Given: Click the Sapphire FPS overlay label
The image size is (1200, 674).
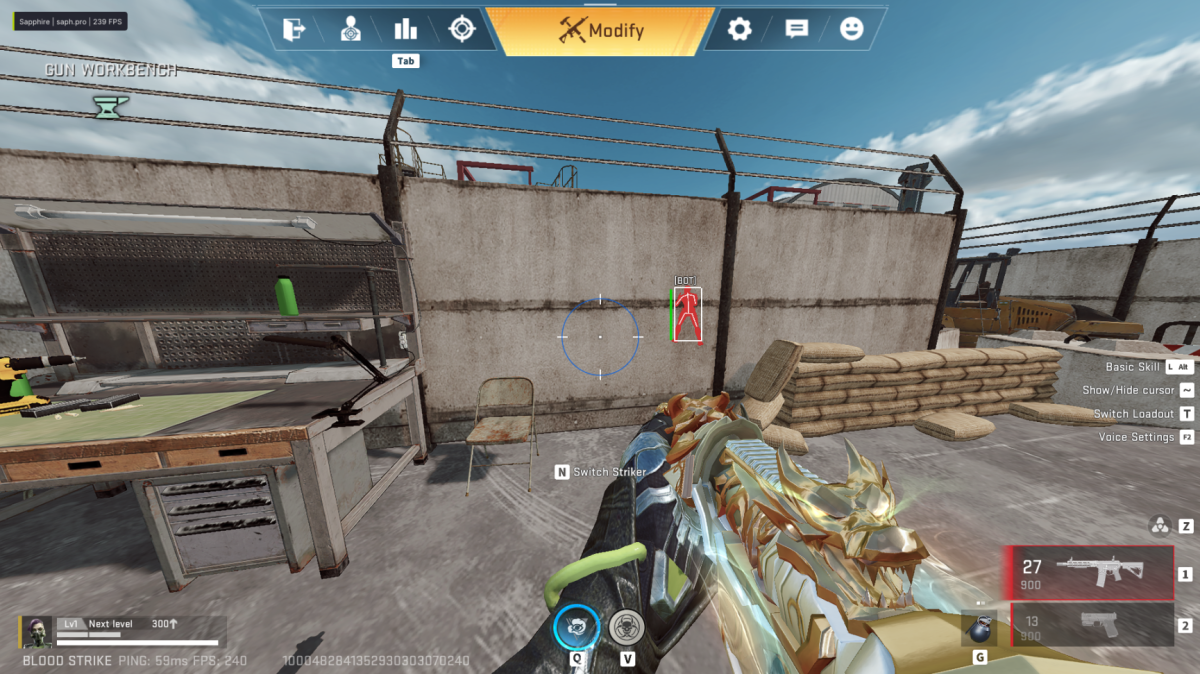Looking at the screenshot, I should click(x=70, y=20).
